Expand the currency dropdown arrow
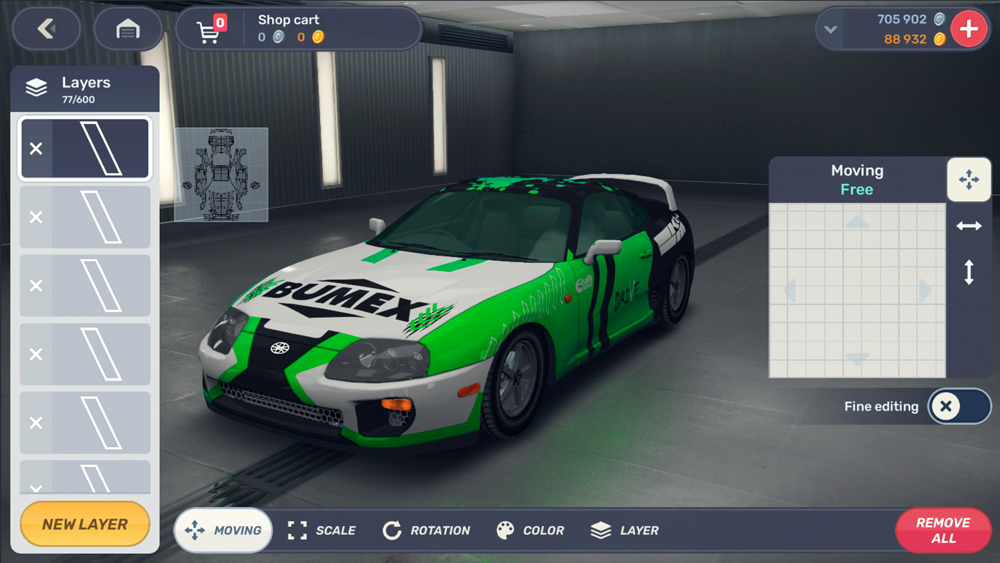The height and width of the screenshot is (563, 1000). click(830, 30)
